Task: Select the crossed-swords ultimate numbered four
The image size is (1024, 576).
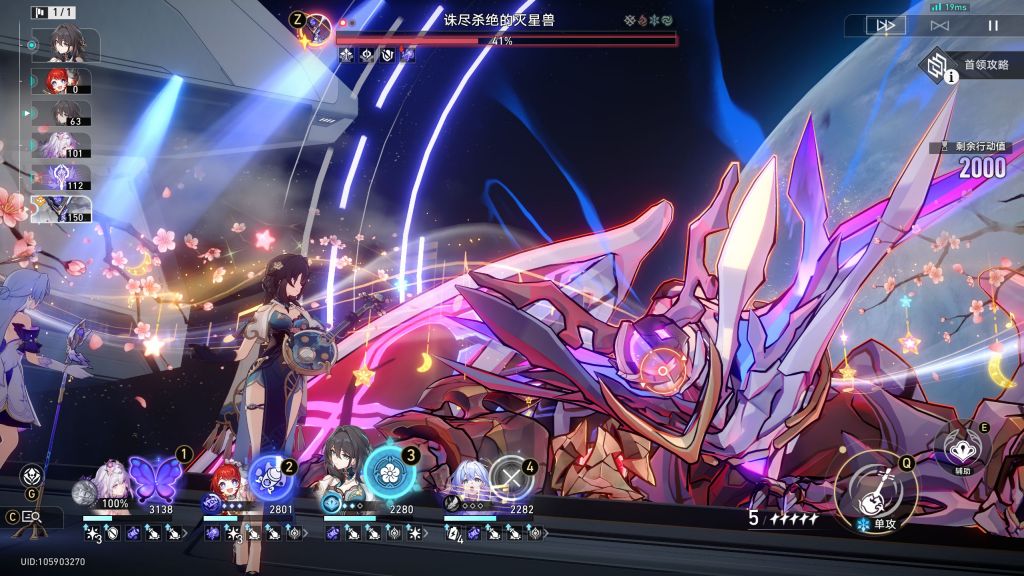Action: (510, 479)
